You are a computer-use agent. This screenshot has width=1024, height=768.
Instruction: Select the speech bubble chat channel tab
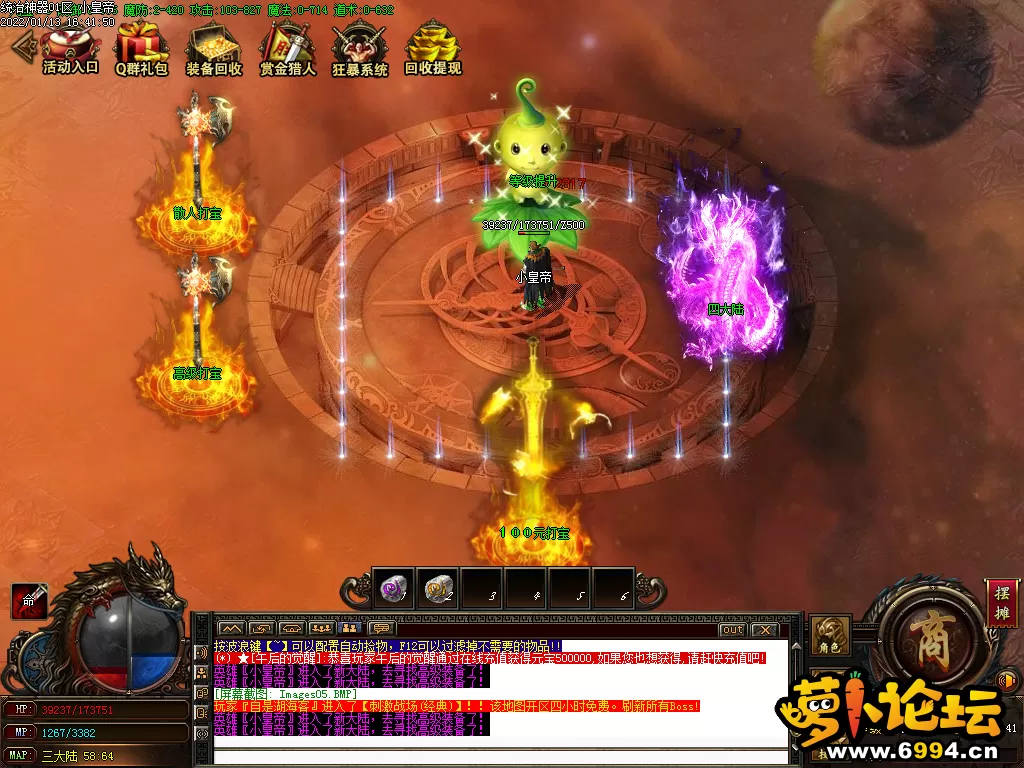381,628
